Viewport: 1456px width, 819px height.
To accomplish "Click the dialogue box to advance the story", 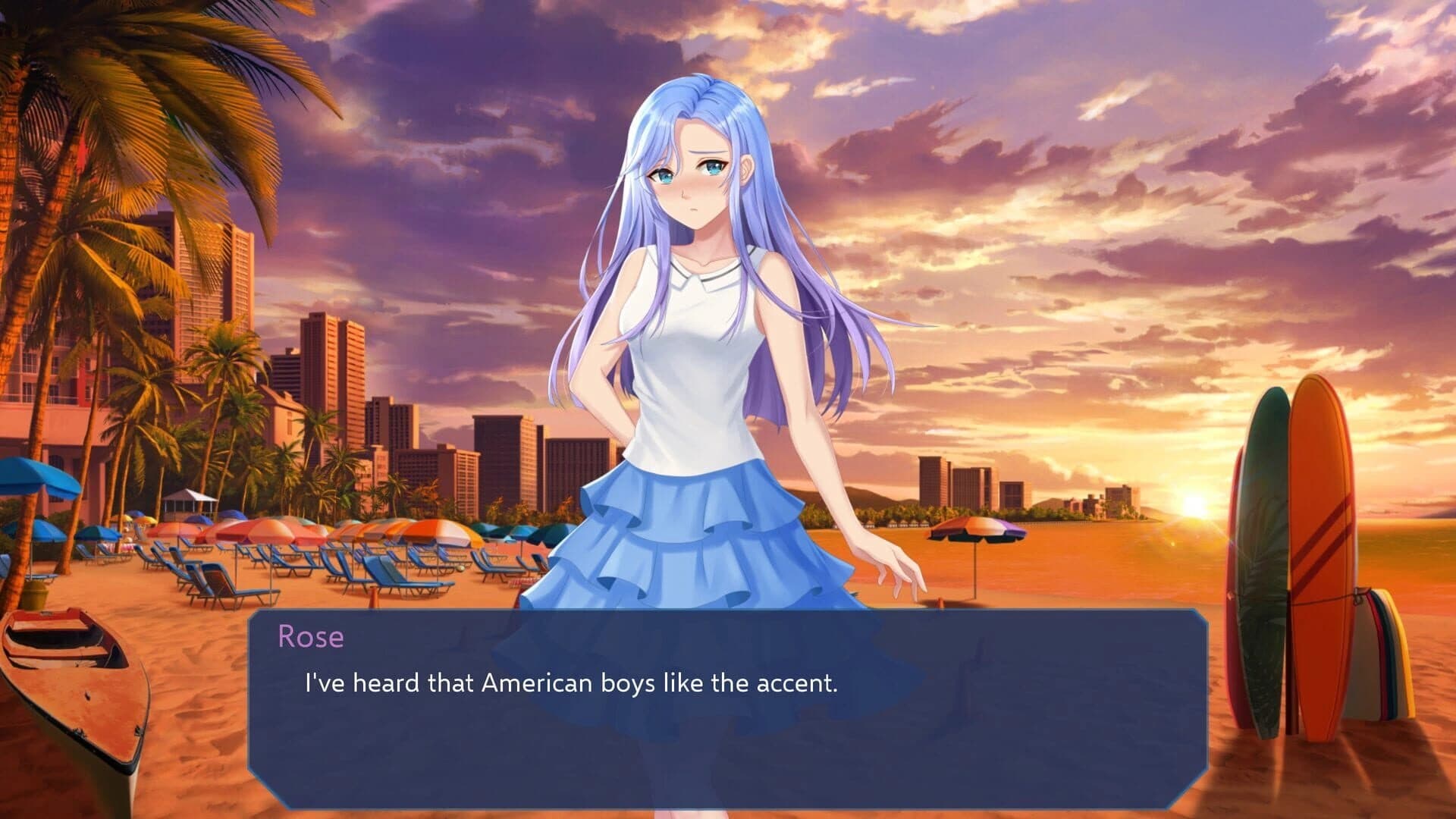I will tap(728, 728).
